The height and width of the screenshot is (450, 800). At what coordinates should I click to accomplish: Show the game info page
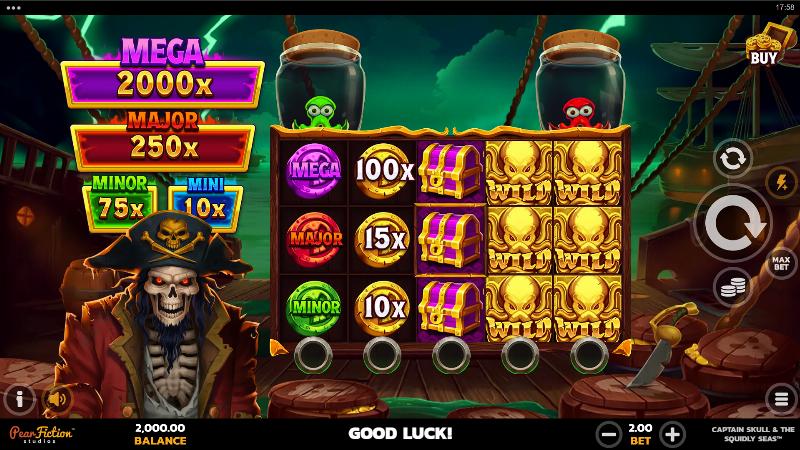(x=18, y=399)
